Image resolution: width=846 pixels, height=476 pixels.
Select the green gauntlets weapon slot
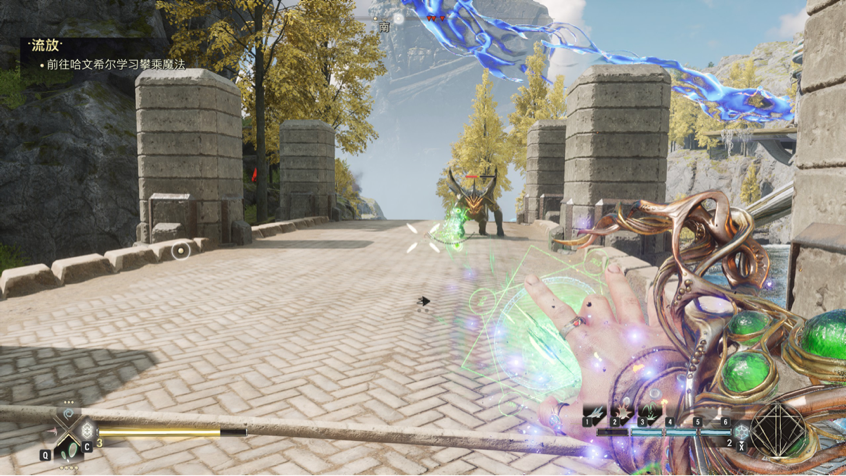[71, 451]
